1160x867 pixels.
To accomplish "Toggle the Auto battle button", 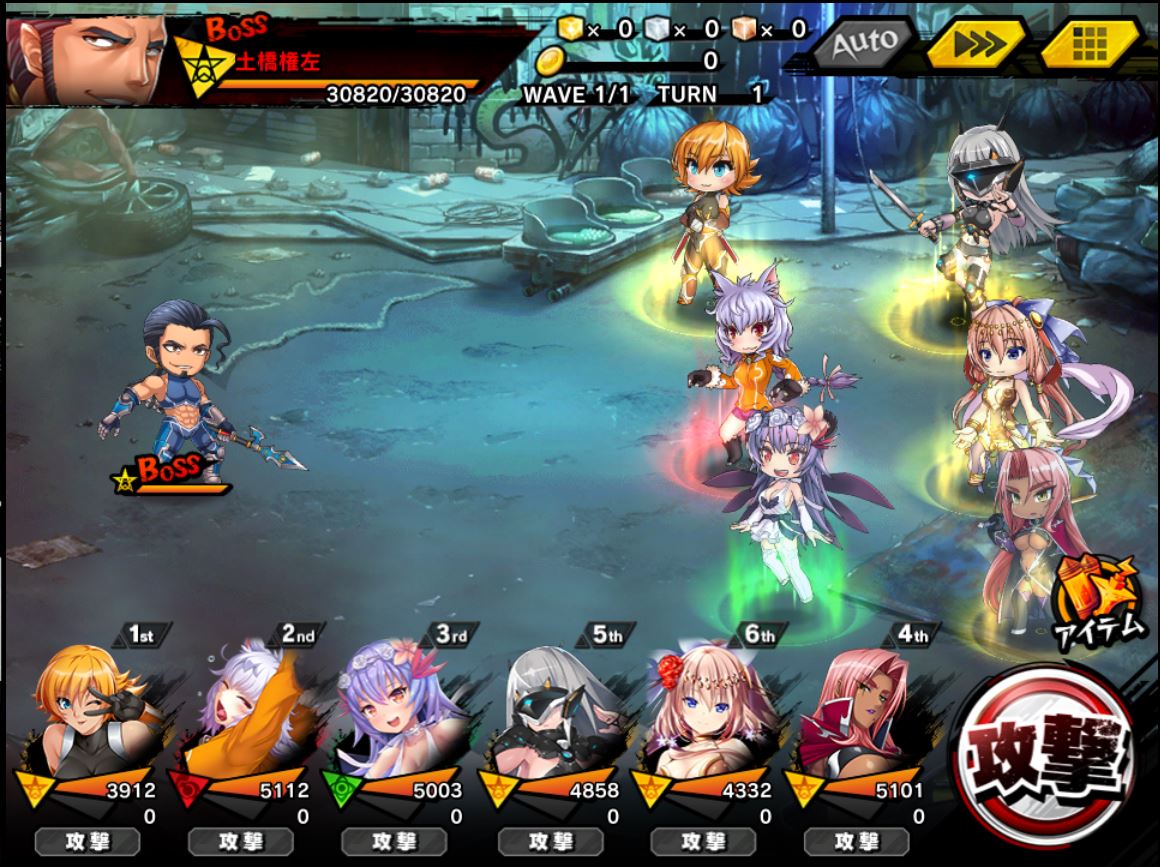I will click(862, 45).
